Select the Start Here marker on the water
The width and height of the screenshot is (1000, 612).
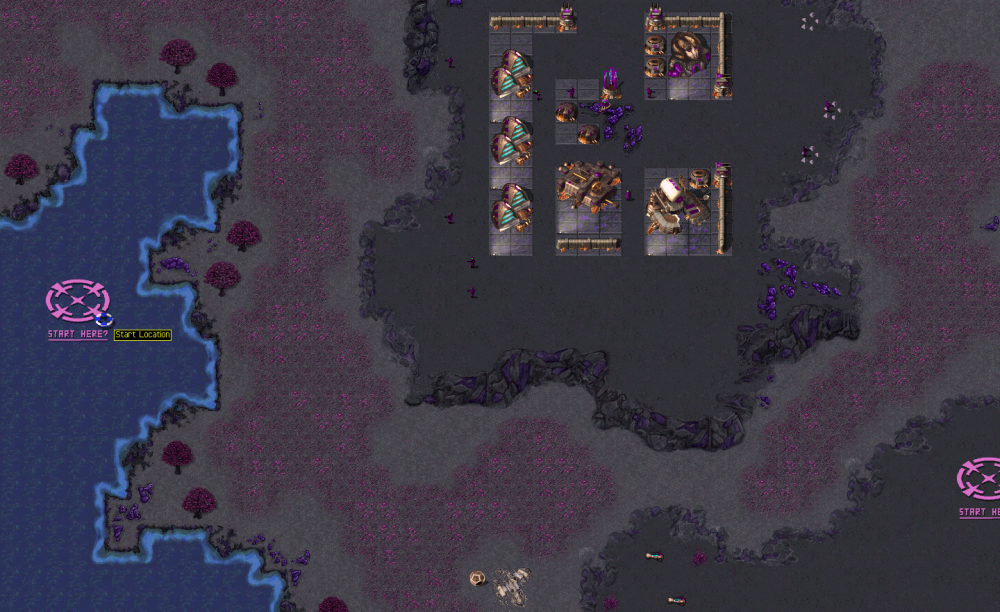pyautogui.click(x=77, y=300)
